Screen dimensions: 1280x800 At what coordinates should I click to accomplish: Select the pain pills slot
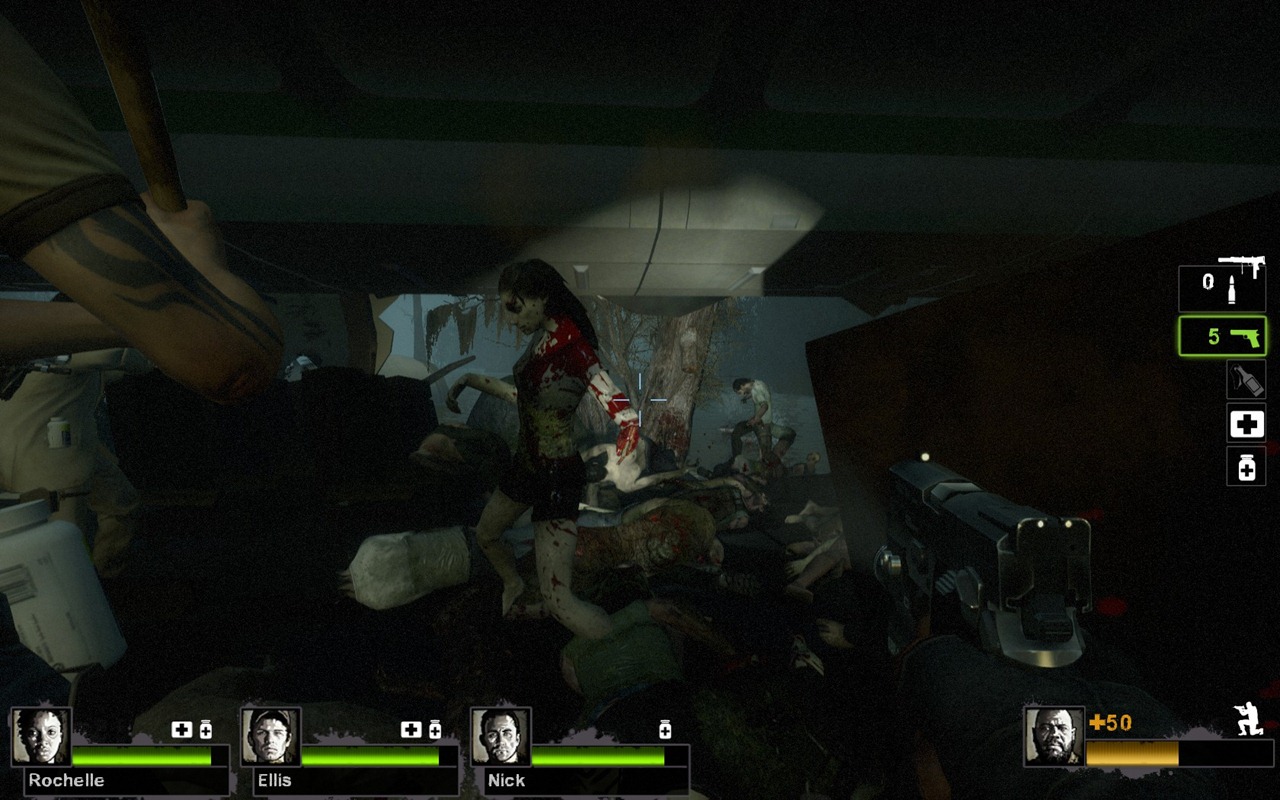(1246, 466)
